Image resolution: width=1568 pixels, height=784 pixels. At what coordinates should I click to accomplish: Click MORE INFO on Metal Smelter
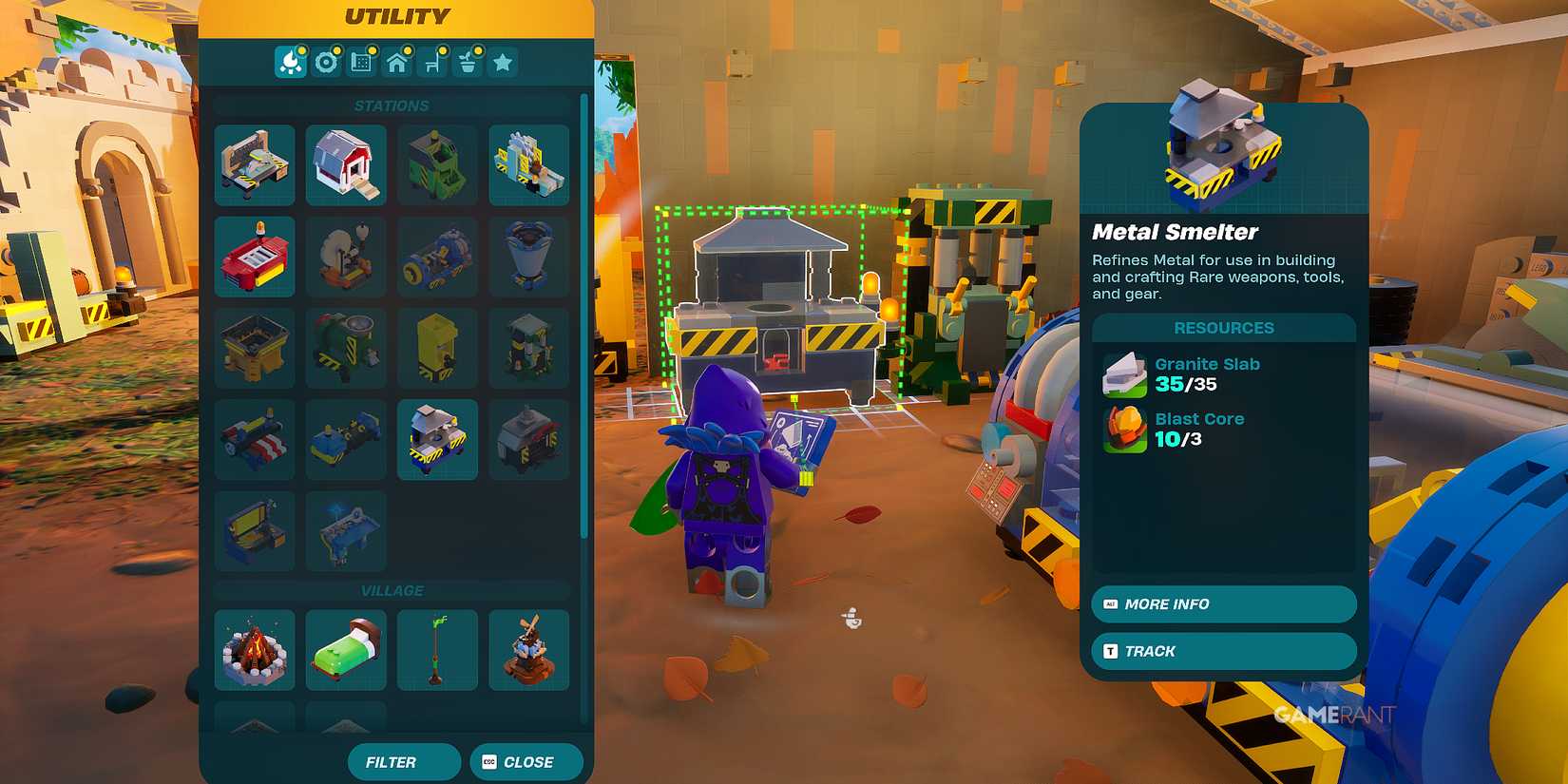[1223, 604]
